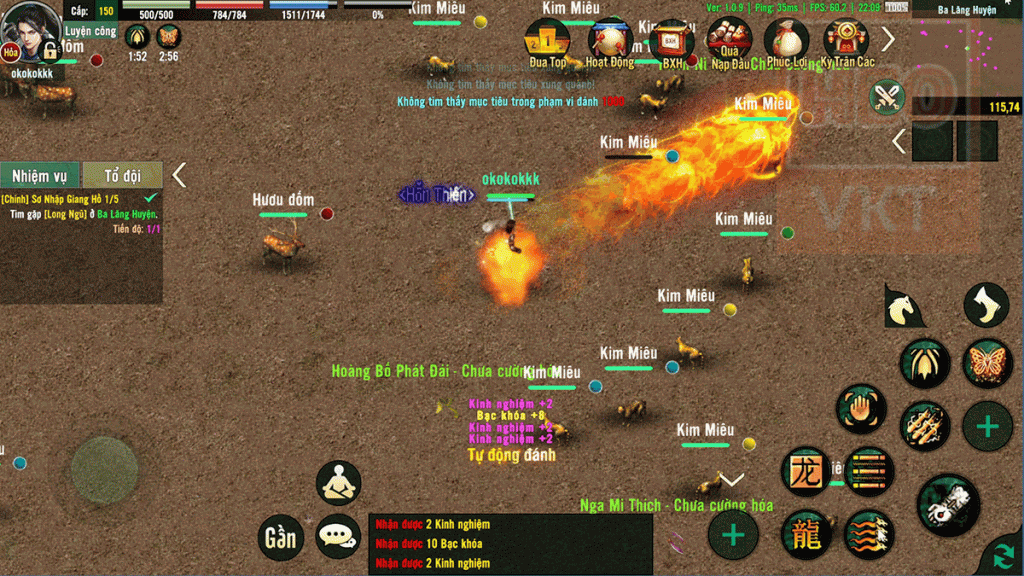Image resolution: width=1024 pixels, height=576 pixels.
Task: Activate the butterfly skill icon
Action: (x=986, y=363)
